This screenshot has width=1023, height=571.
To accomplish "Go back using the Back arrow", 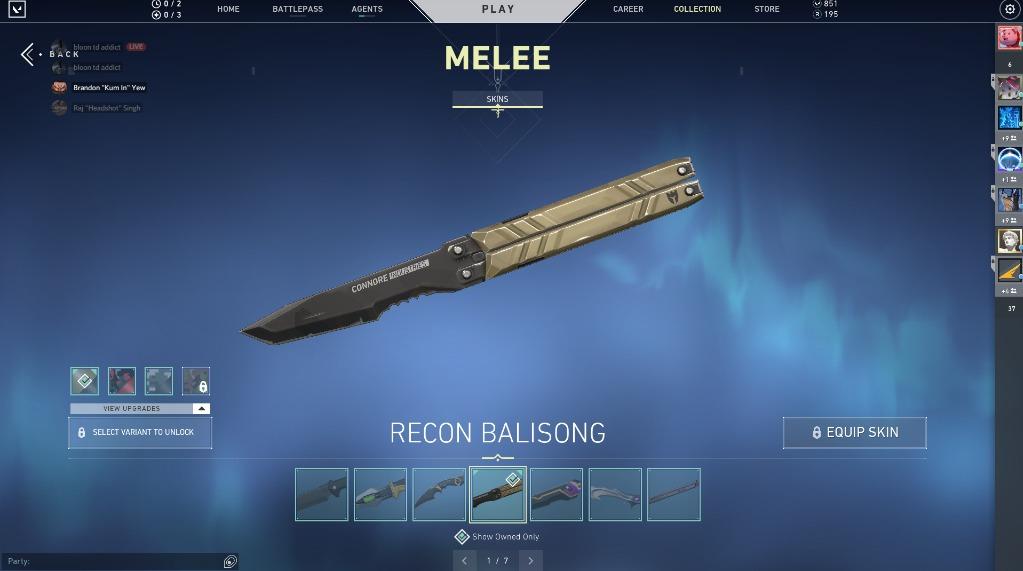I will point(28,54).
